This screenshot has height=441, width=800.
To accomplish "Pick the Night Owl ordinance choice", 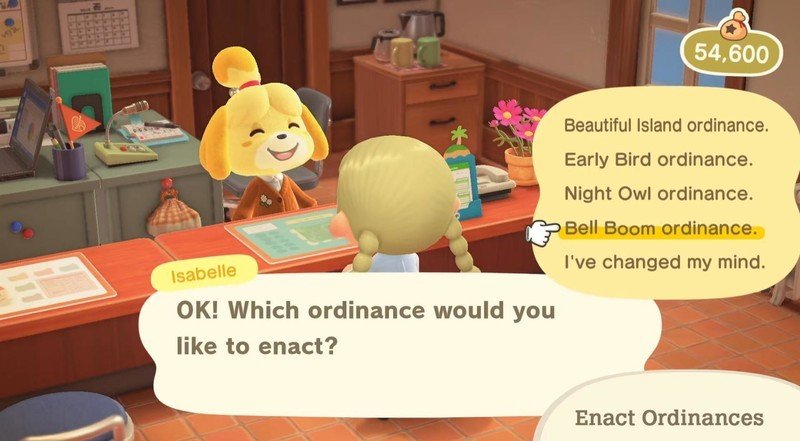I will (x=656, y=193).
